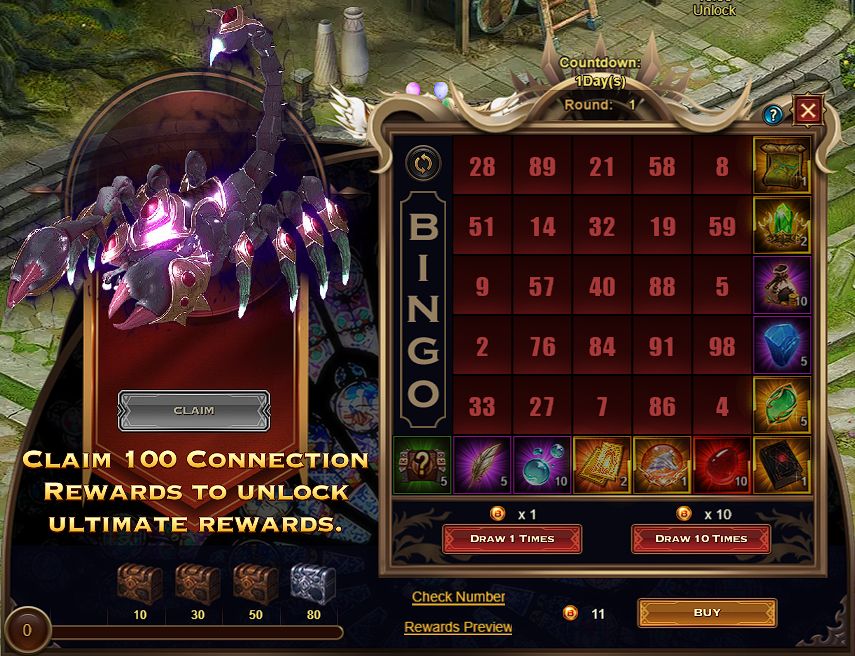
Task: Choose bingo tile number 40
Action: (x=602, y=287)
